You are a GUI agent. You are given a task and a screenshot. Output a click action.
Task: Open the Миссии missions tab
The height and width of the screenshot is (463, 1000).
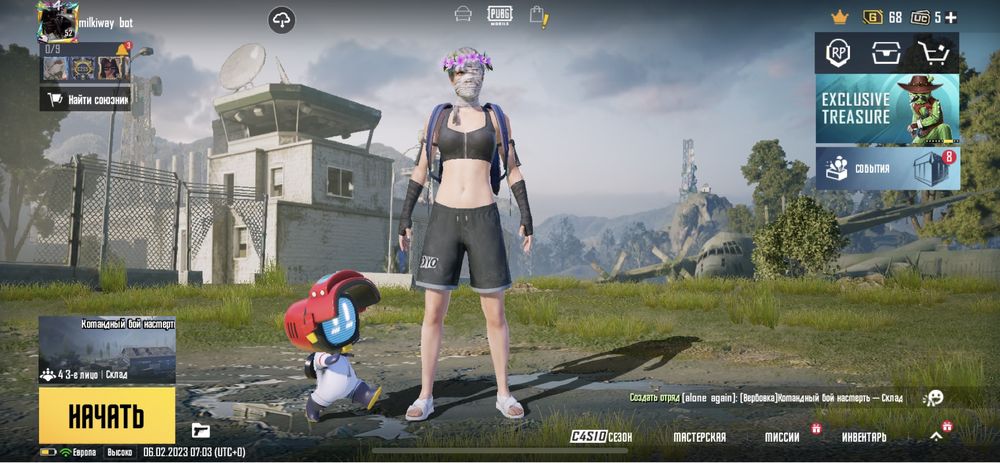click(782, 437)
